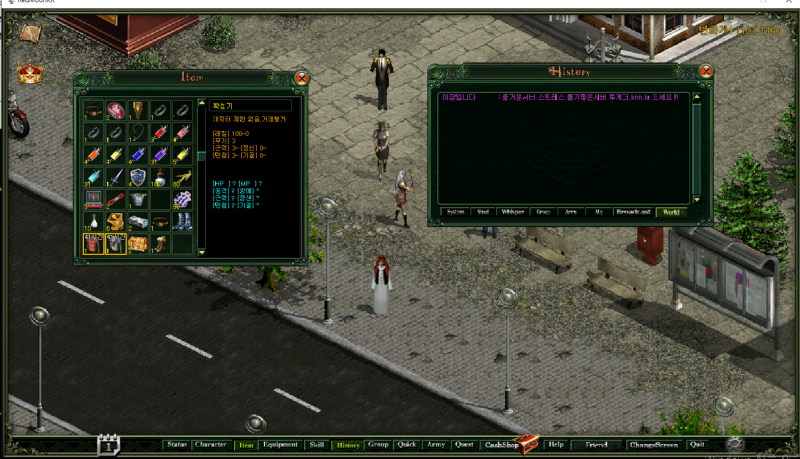Open the Whisper history tab
This screenshot has width=800, height=459.
[512, 212]
